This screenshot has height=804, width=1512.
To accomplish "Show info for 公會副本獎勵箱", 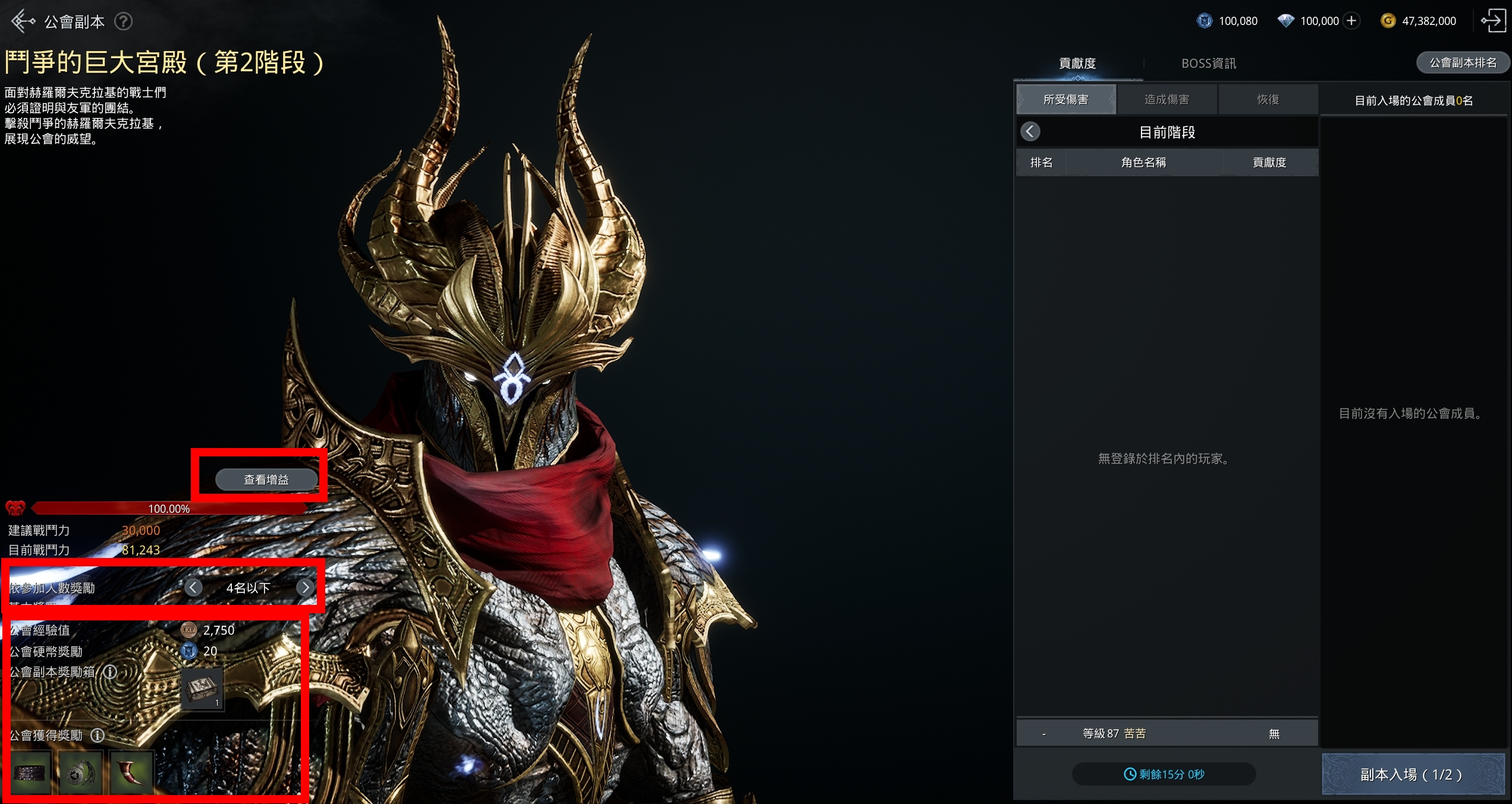I will (x=111, y=672).
